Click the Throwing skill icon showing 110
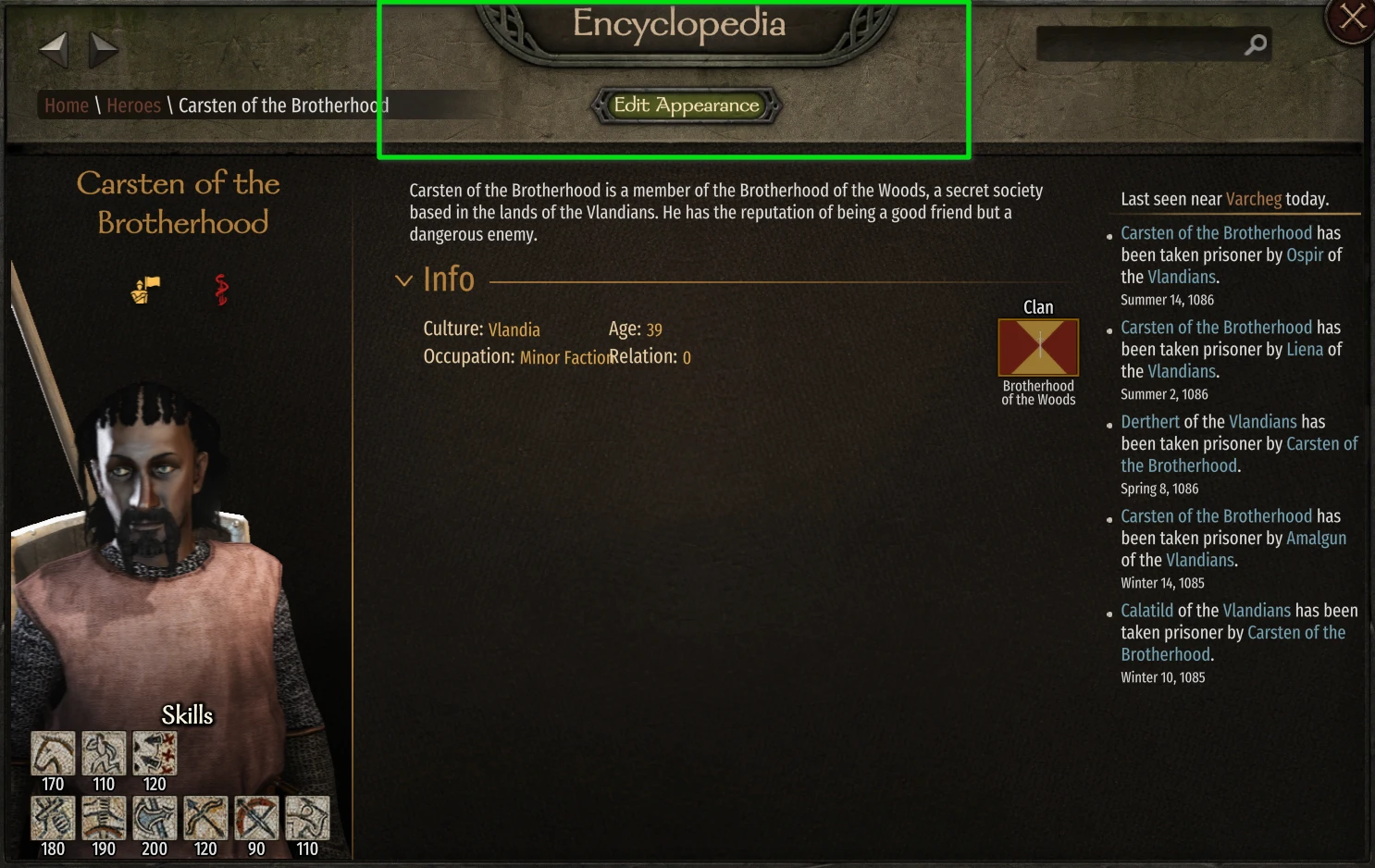Viewport: 1375px width, 868px height. click(307, 818)
